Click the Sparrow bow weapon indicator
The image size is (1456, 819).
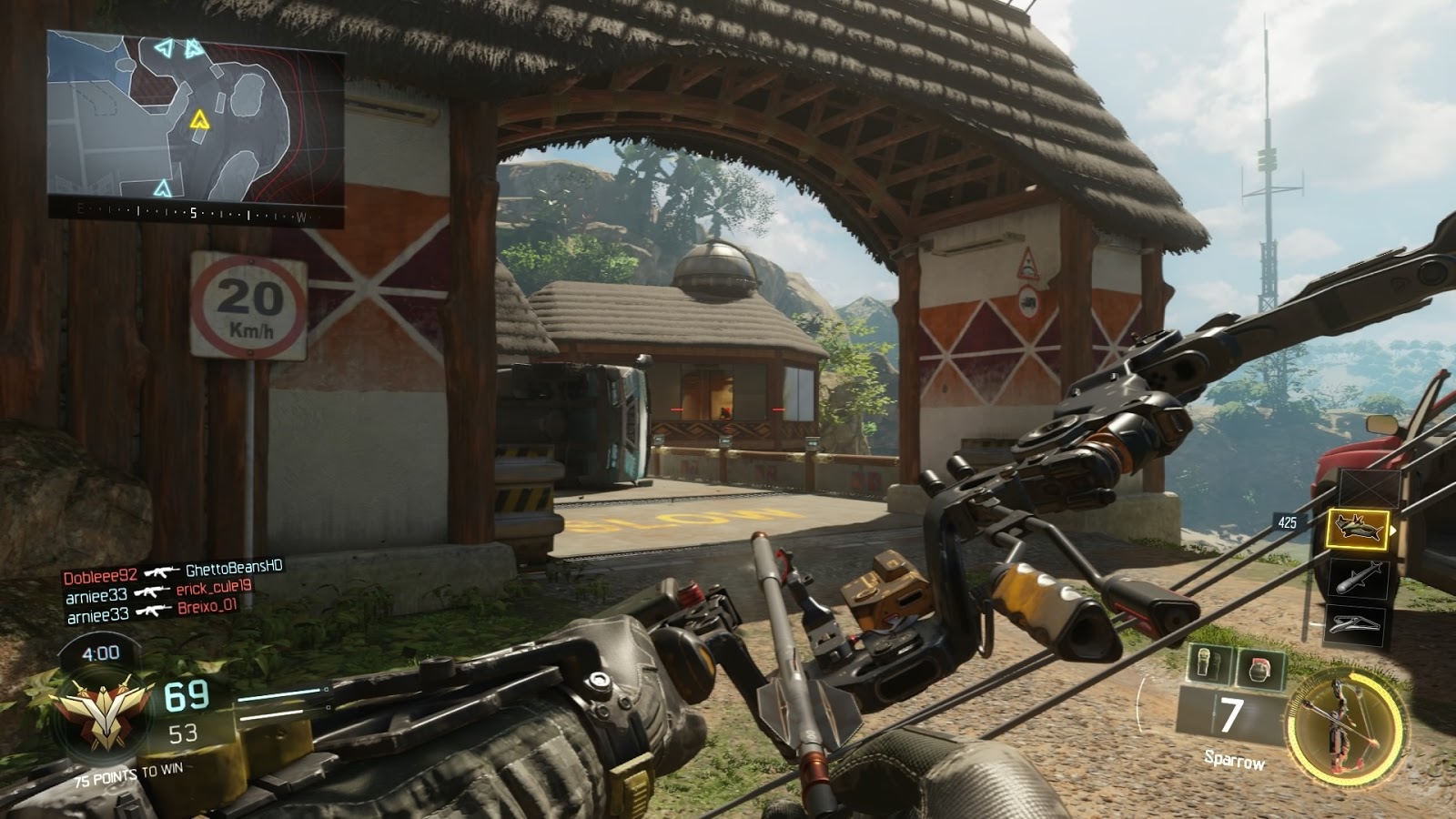1345,728
